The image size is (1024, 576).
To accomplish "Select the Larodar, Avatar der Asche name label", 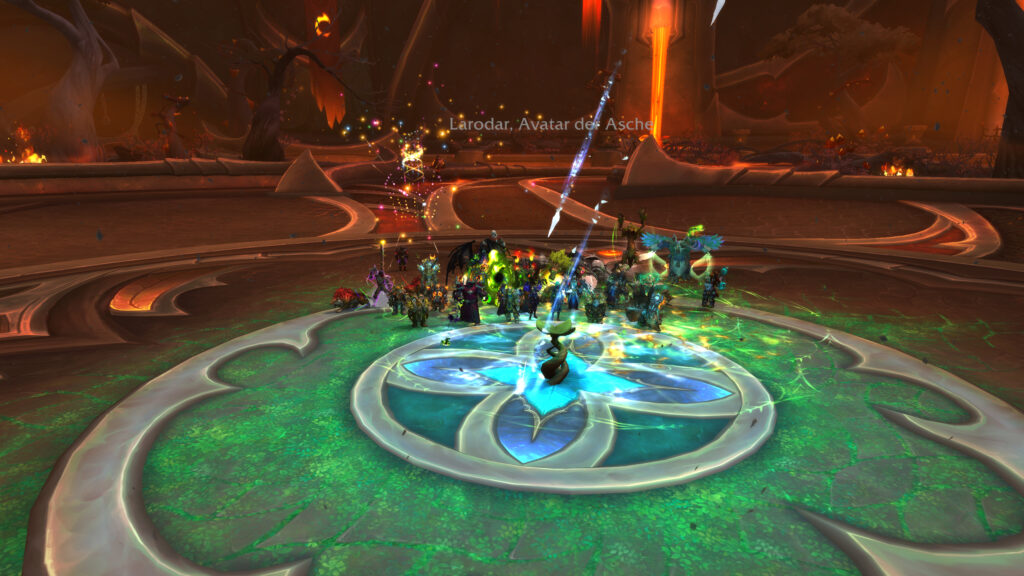I will pyautogui.click(x=551, y=125).
